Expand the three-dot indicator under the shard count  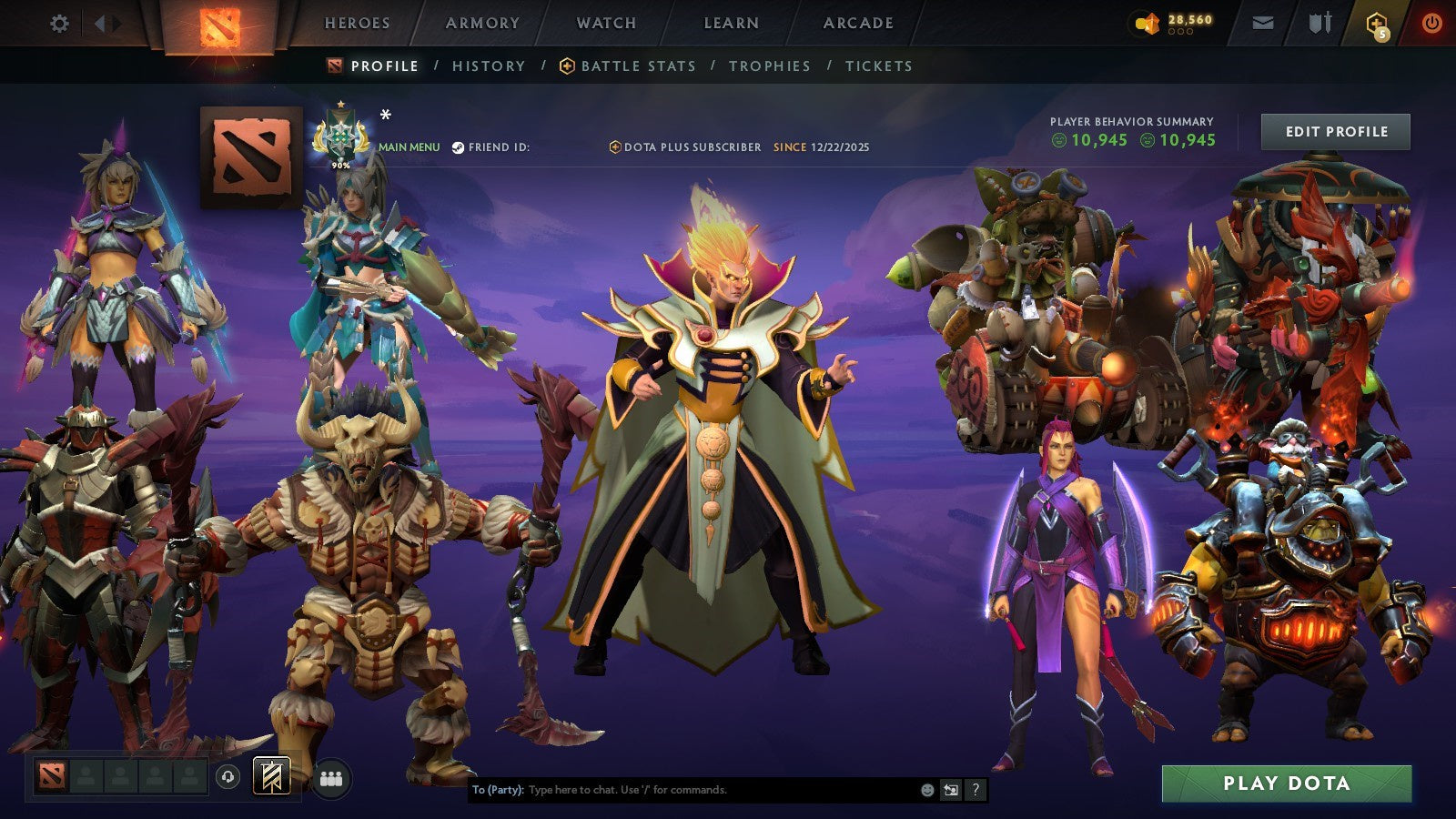point(1179,29)
